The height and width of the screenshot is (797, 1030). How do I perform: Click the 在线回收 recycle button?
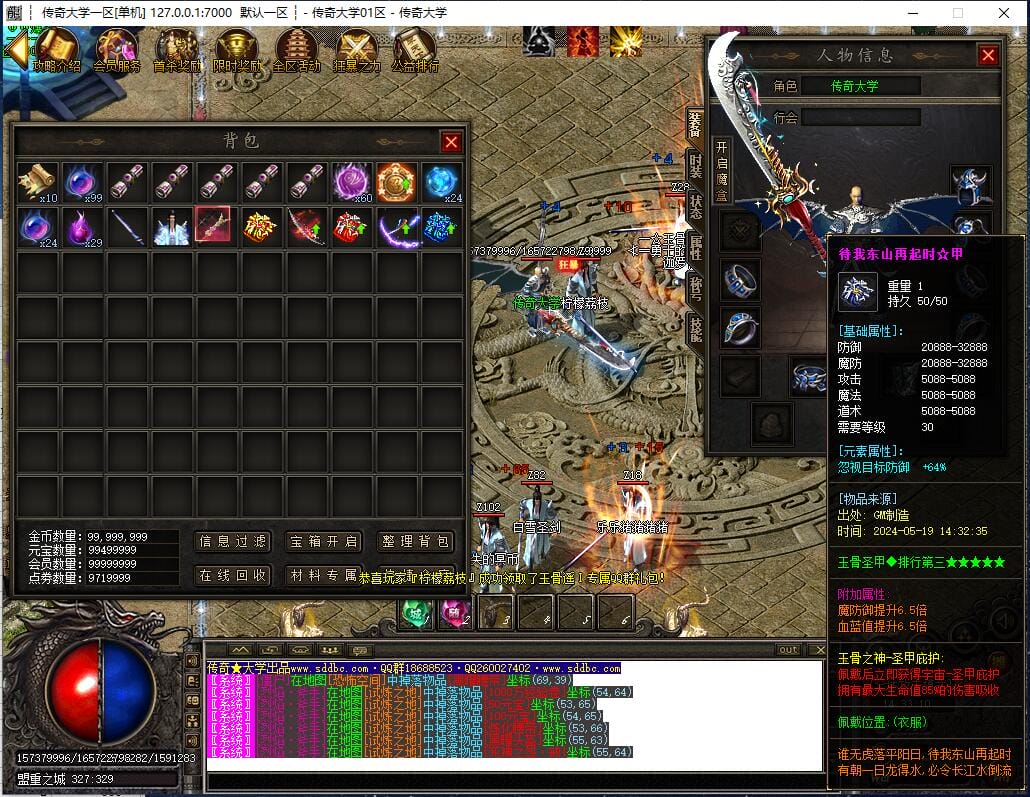tap(233, 575)
